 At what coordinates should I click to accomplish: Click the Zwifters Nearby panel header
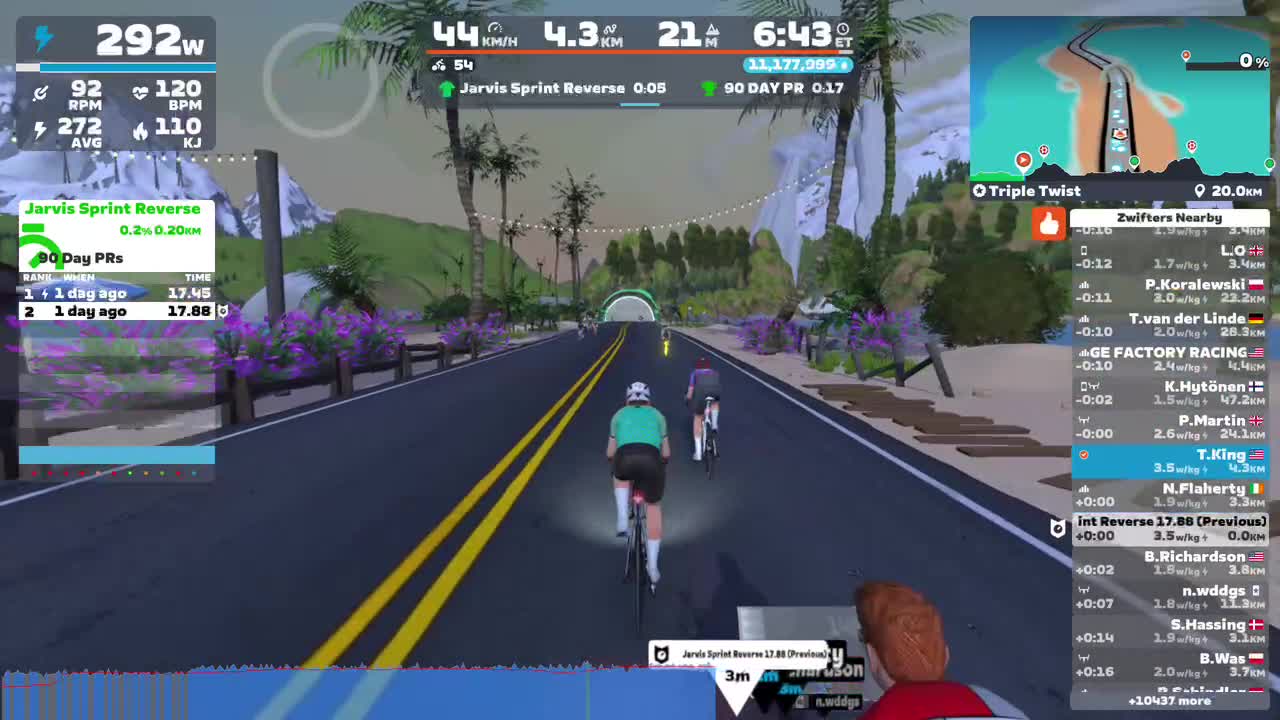(x=1169, y=217)
